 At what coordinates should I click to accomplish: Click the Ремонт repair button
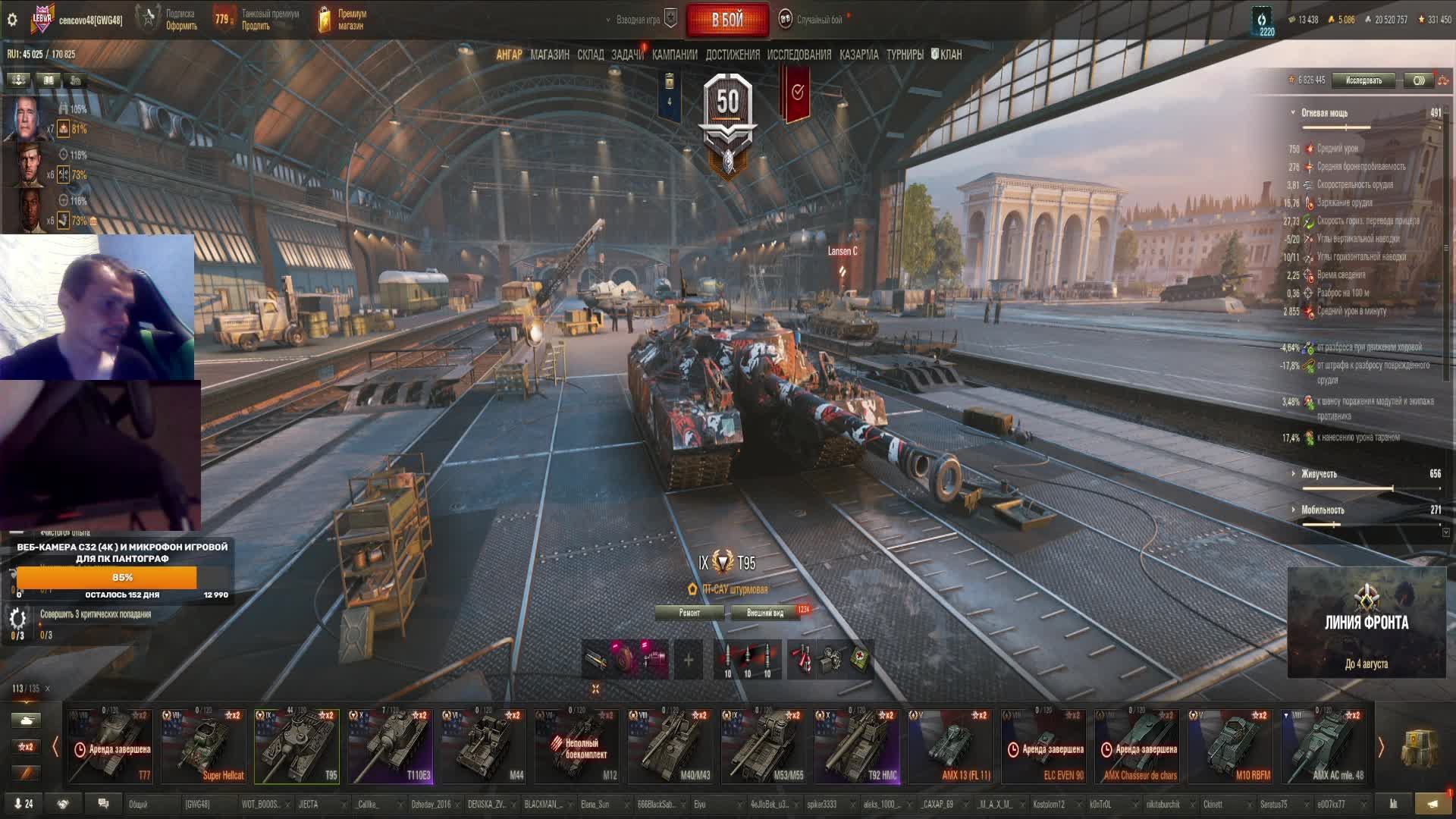tap(689, 613)
